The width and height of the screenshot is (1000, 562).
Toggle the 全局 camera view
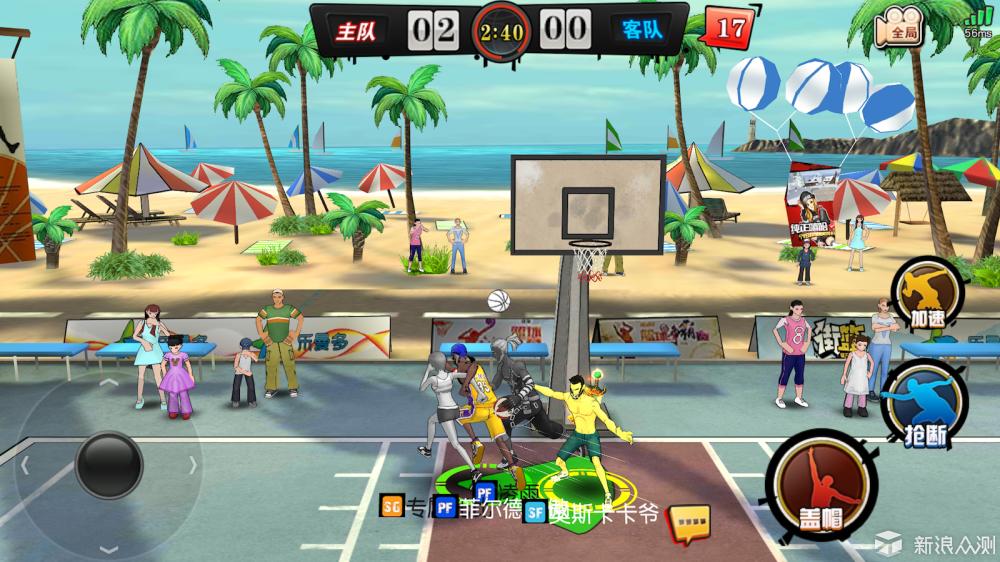click(899, 27)
